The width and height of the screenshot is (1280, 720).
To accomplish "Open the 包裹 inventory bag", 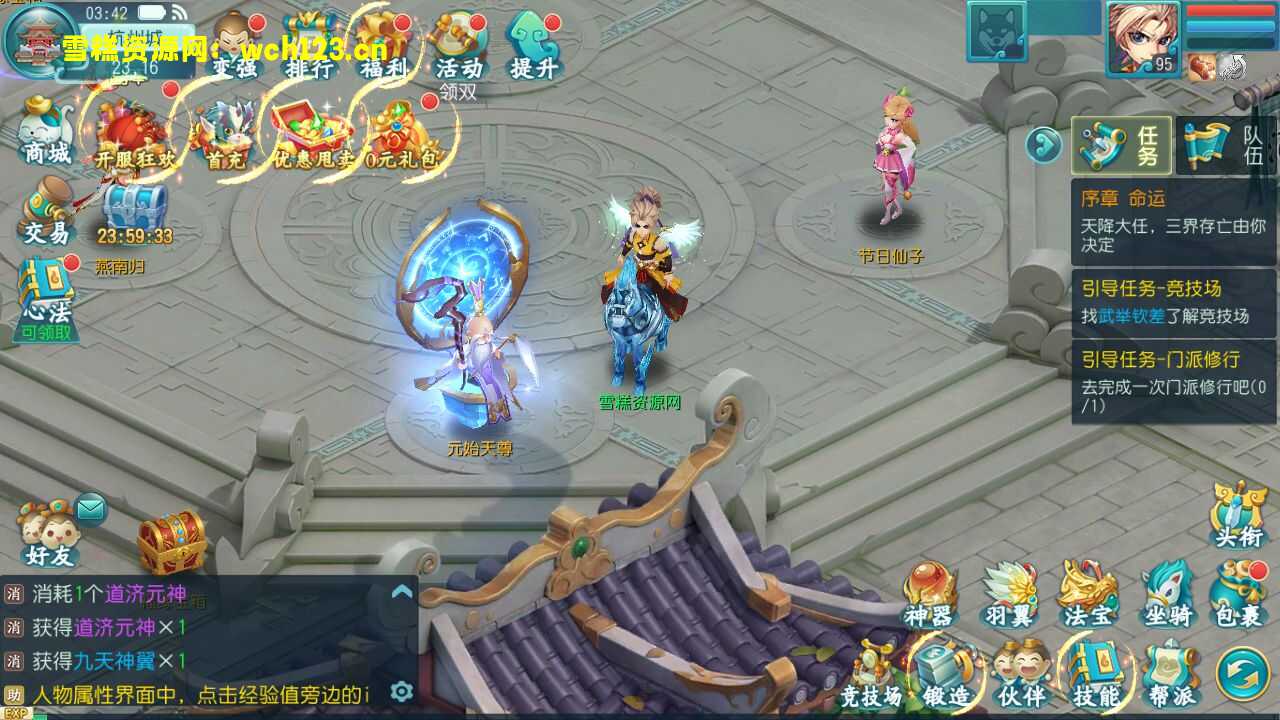I will 1239,594.
